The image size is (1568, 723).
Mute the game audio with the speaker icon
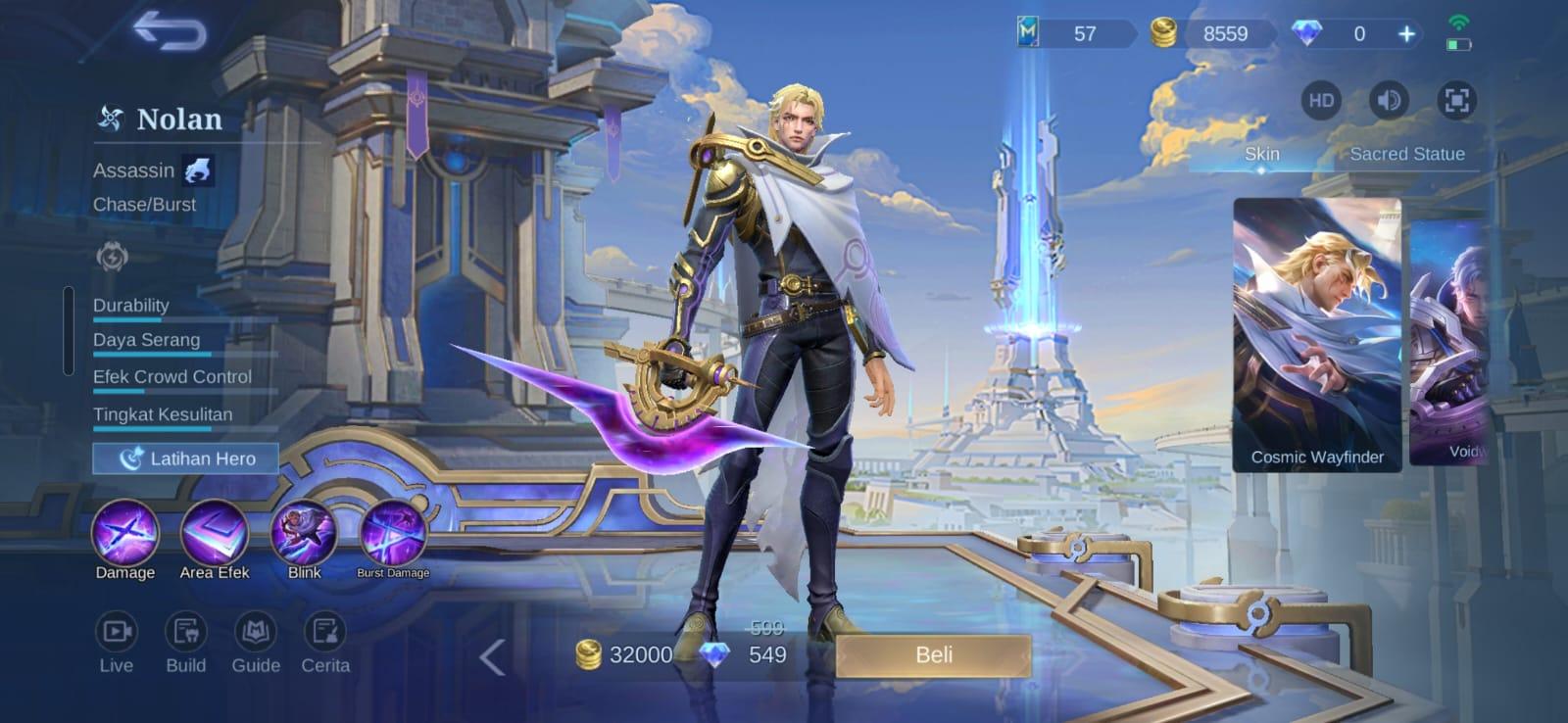coord(1388,100)
